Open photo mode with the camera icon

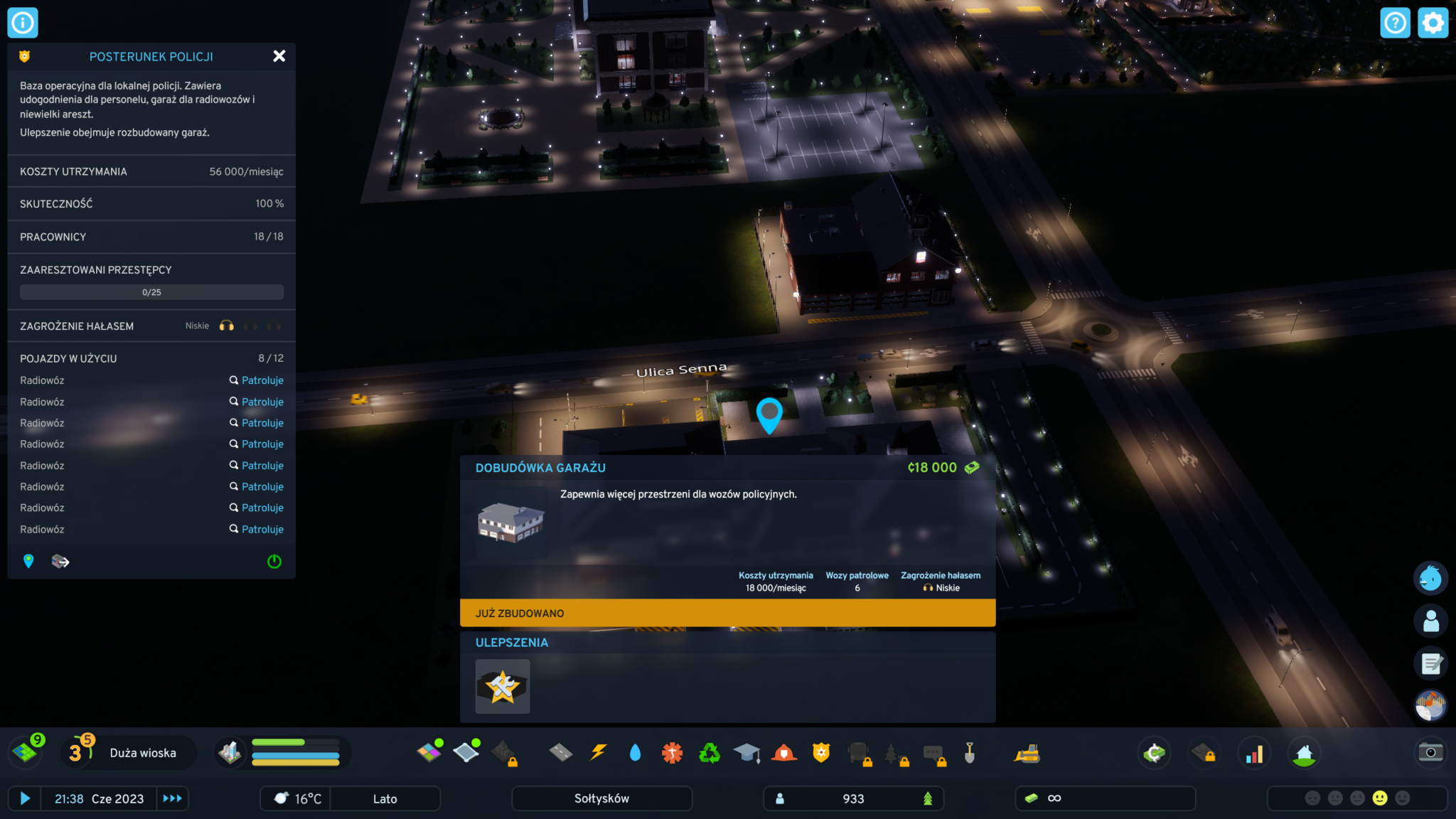pos(1430,753)
